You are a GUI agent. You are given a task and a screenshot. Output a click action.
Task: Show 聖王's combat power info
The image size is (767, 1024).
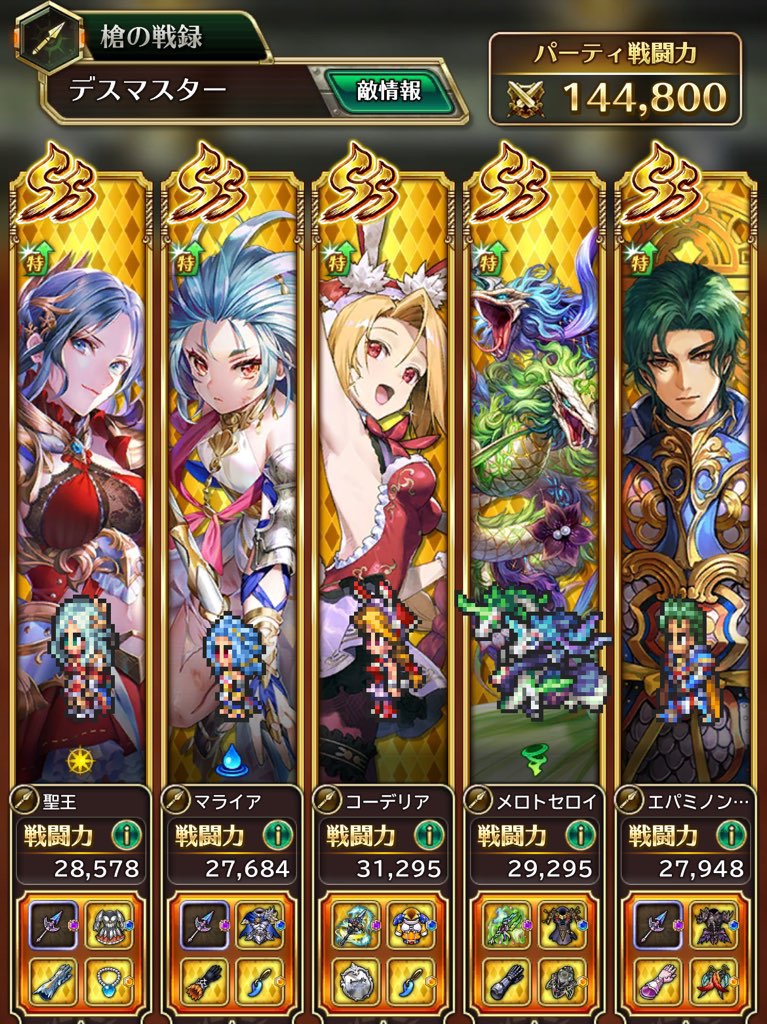pyautogui.click(x=128, y=835)
